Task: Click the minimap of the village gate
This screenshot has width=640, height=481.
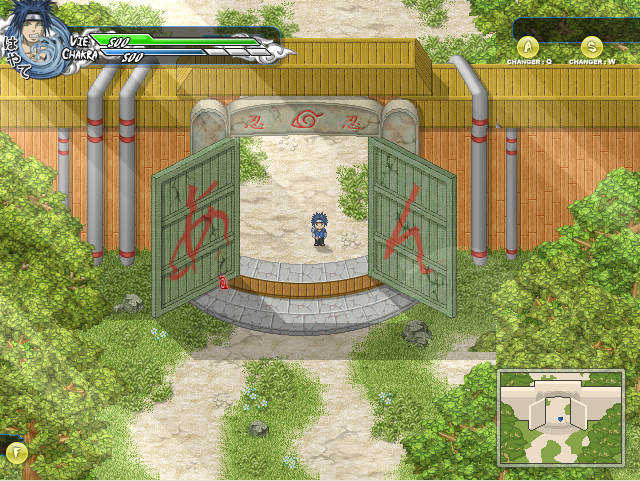Action: click(560, 416)
